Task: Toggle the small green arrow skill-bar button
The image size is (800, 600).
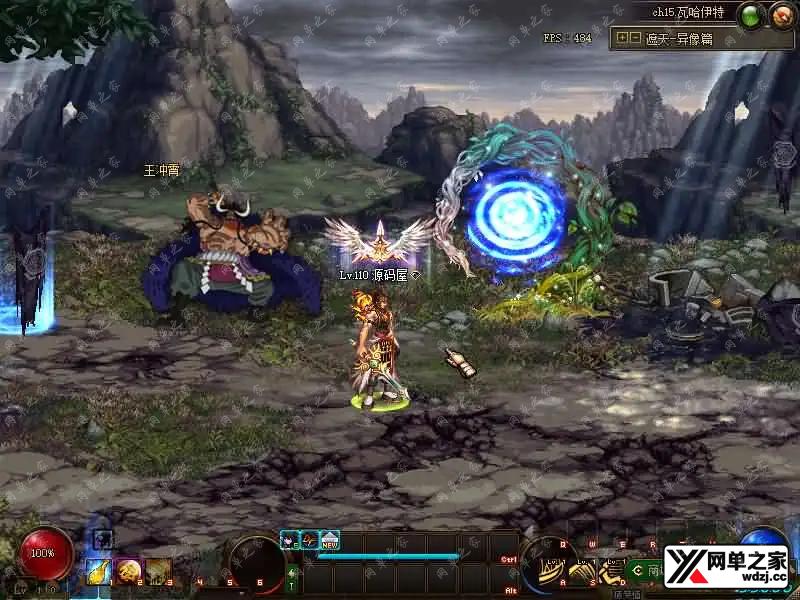Action: coord(291,572)
